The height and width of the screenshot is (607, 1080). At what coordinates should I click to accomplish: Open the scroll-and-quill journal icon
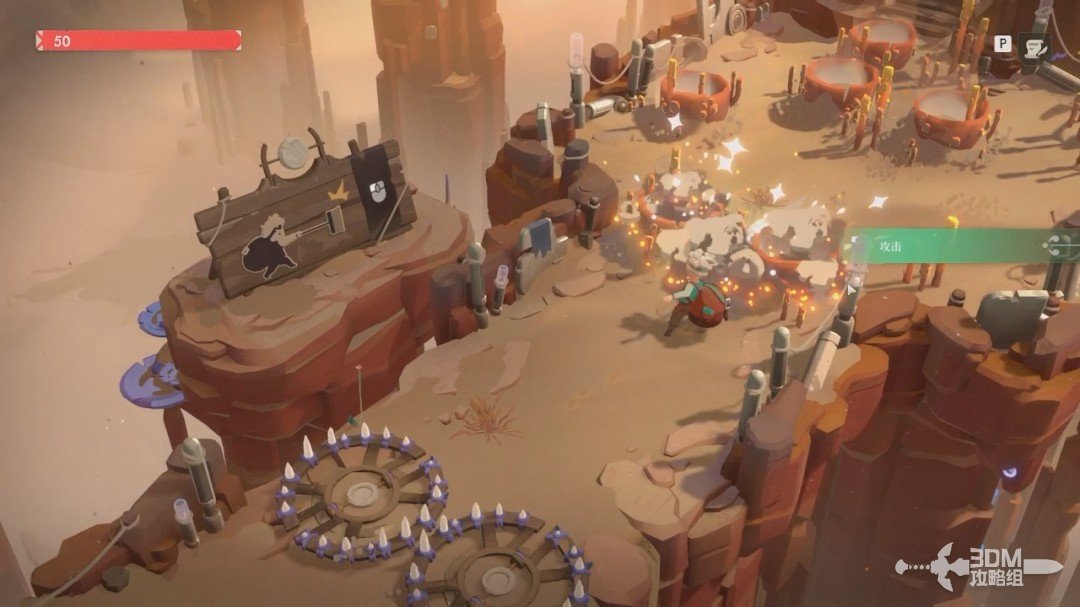coord(1034,45)
